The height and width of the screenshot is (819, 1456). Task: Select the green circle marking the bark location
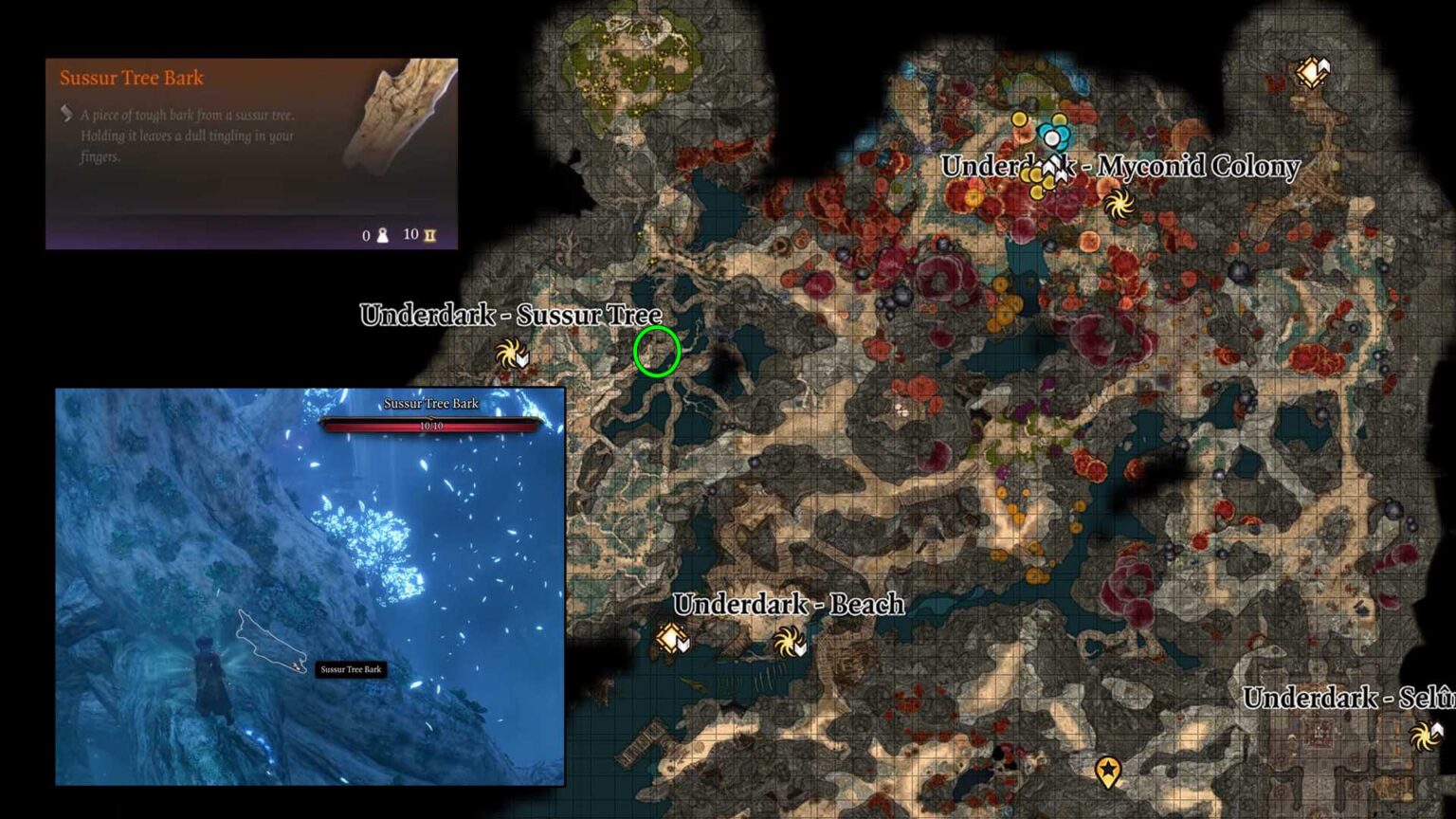click(659, 351)
